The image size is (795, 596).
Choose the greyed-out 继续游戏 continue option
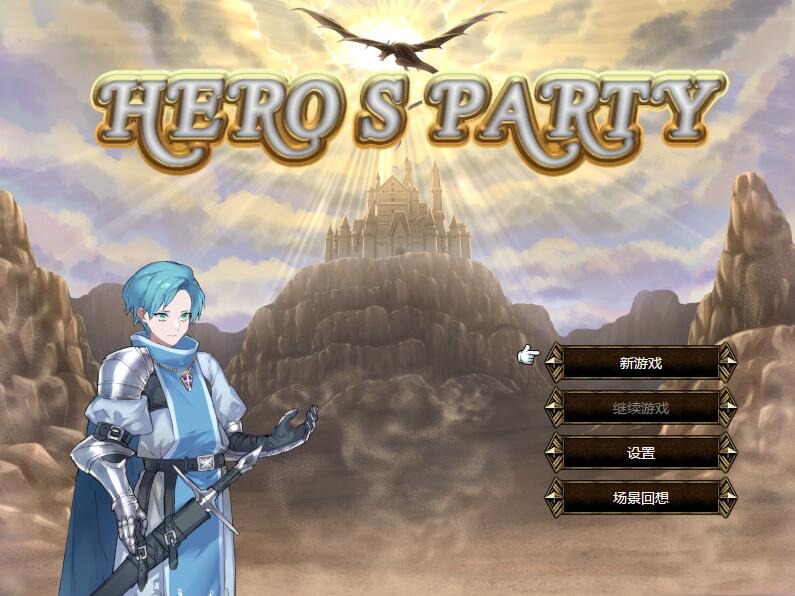tap(641, 408)
